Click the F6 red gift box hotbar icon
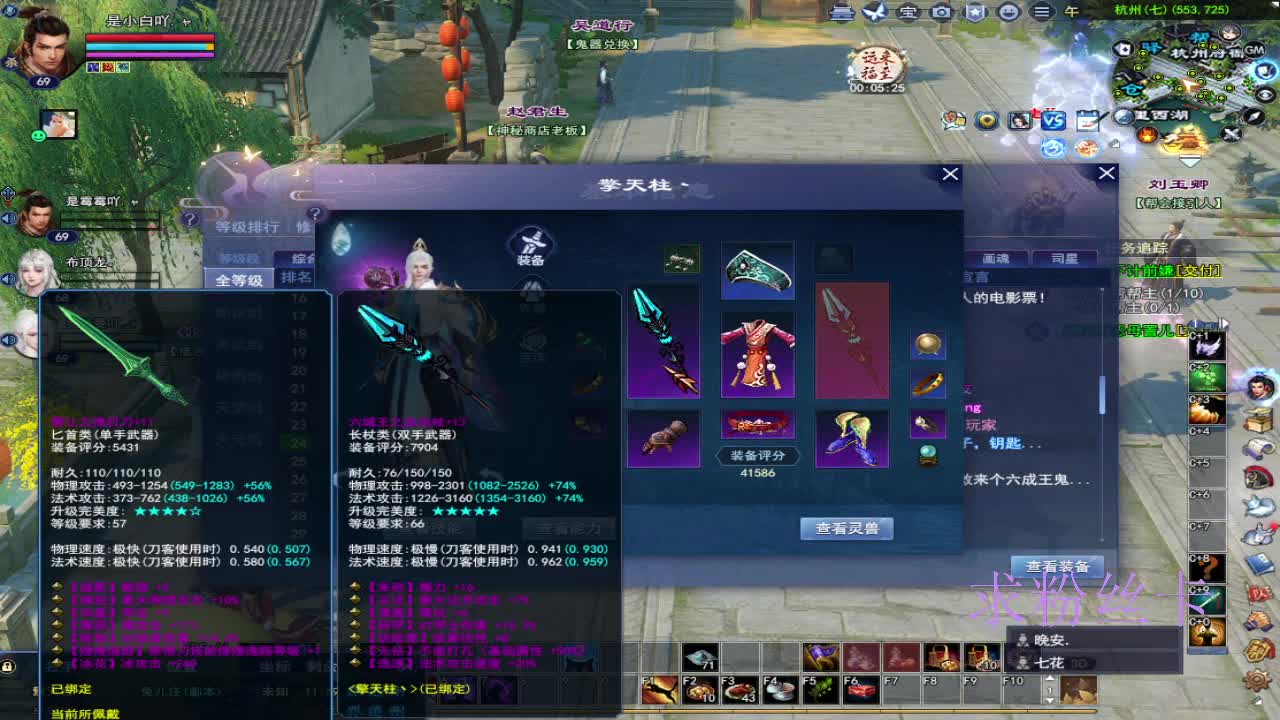 click(862, 690)
